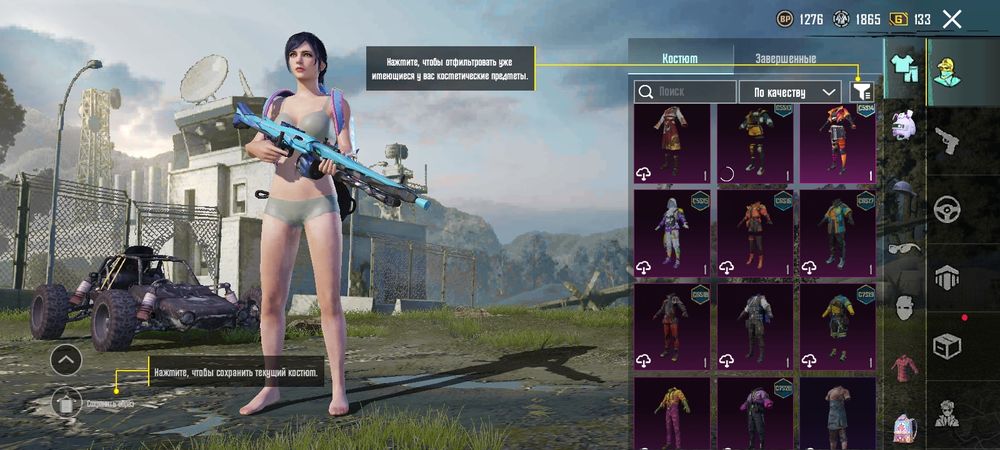
Task: Open the pistol weapon skins category
Action: coord(947,142)
